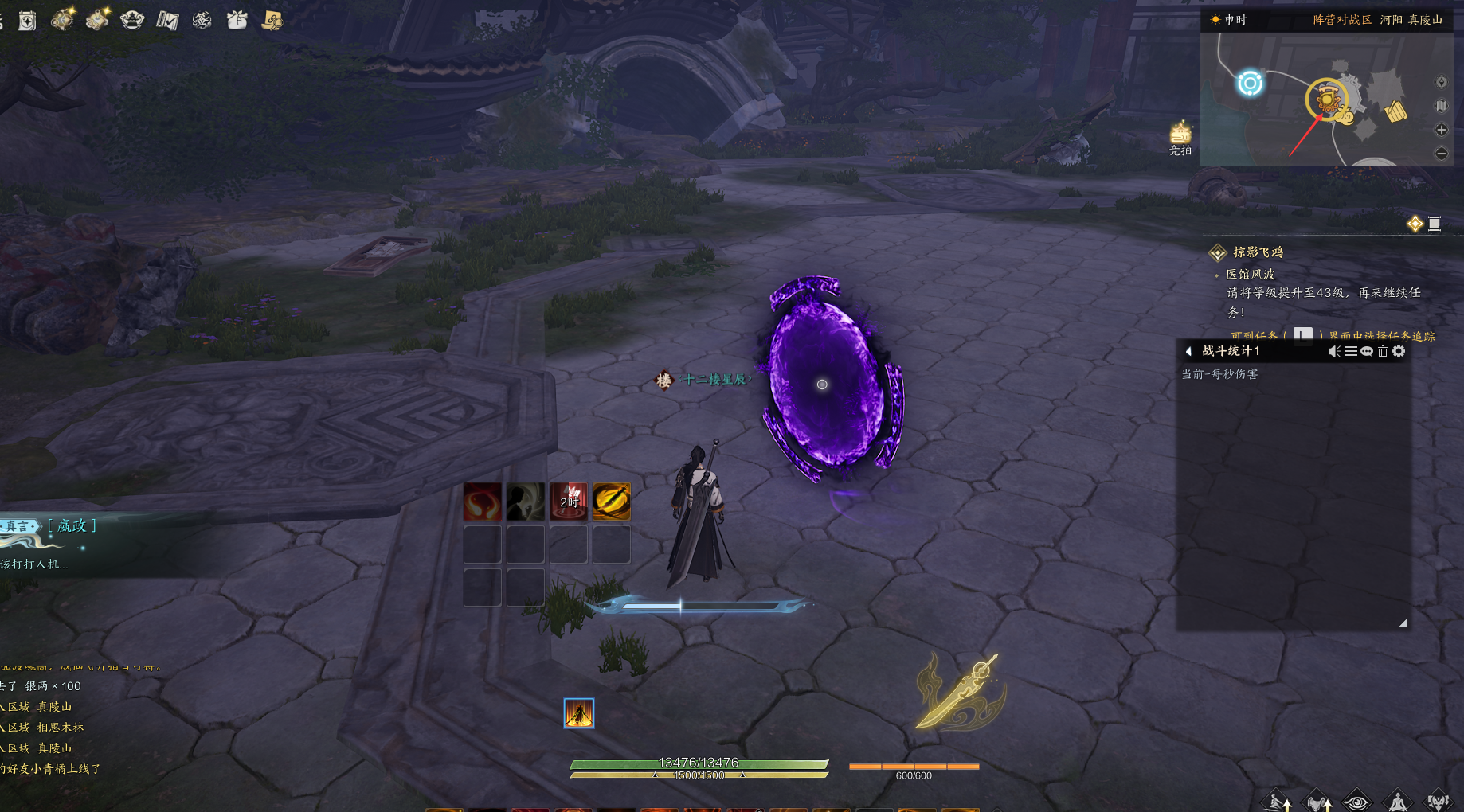This screenshot has width=1464, height=812.
Task: Click the checklist scroll icon
Action: (167, 20)
